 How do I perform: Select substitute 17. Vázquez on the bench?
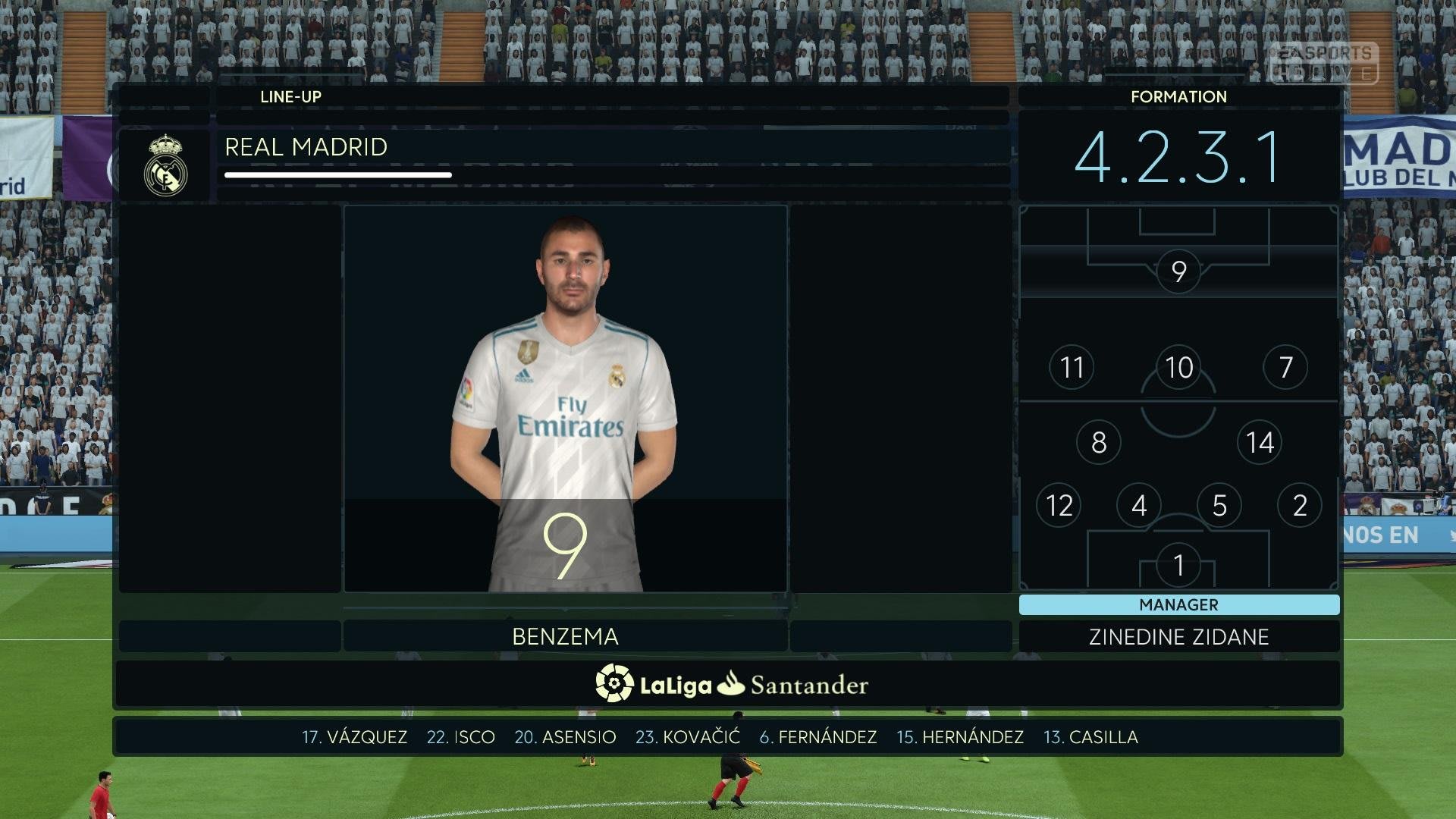[x=354, y=737]
